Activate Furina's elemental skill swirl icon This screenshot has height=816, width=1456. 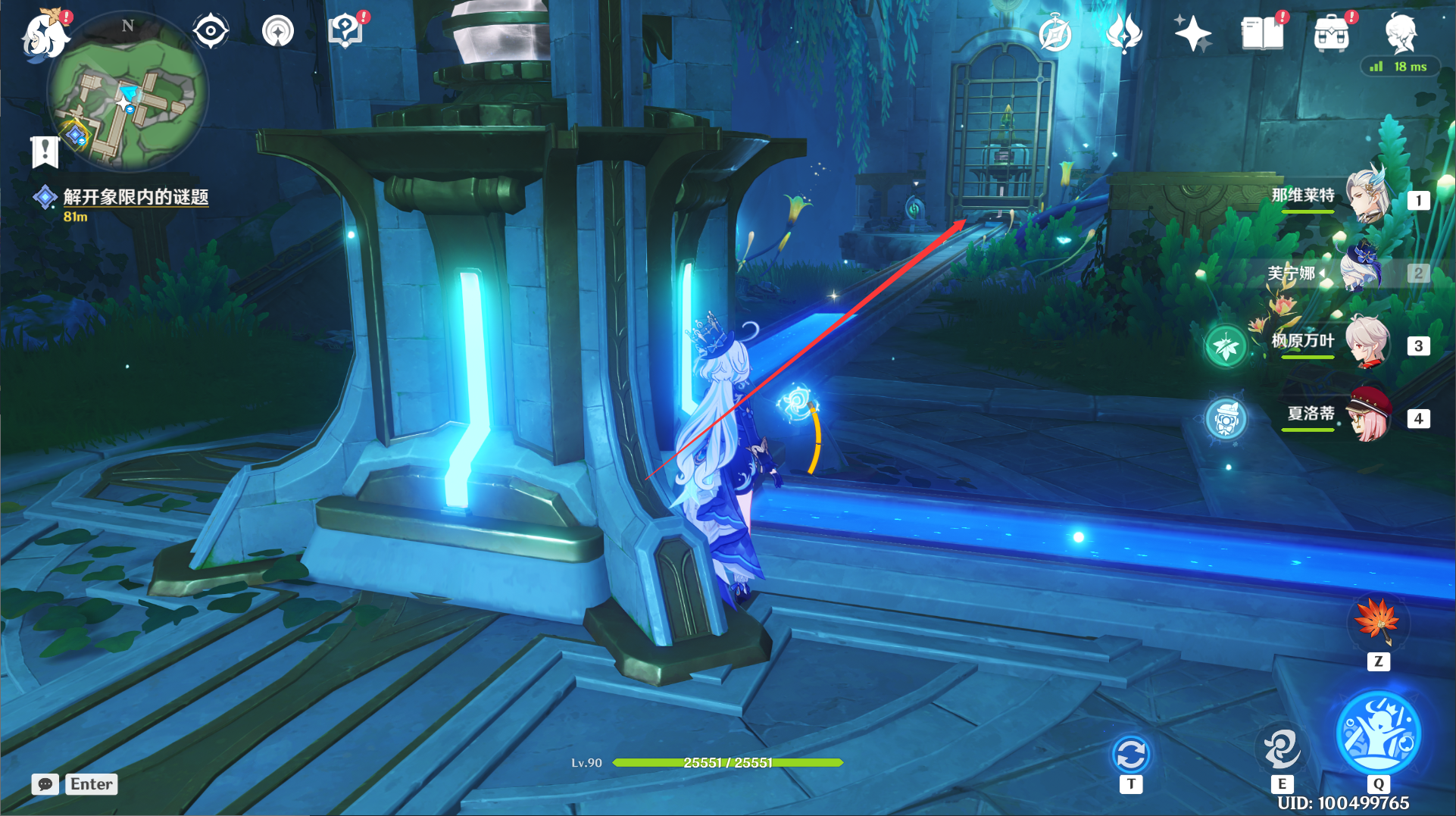[x=1281, y=749]
